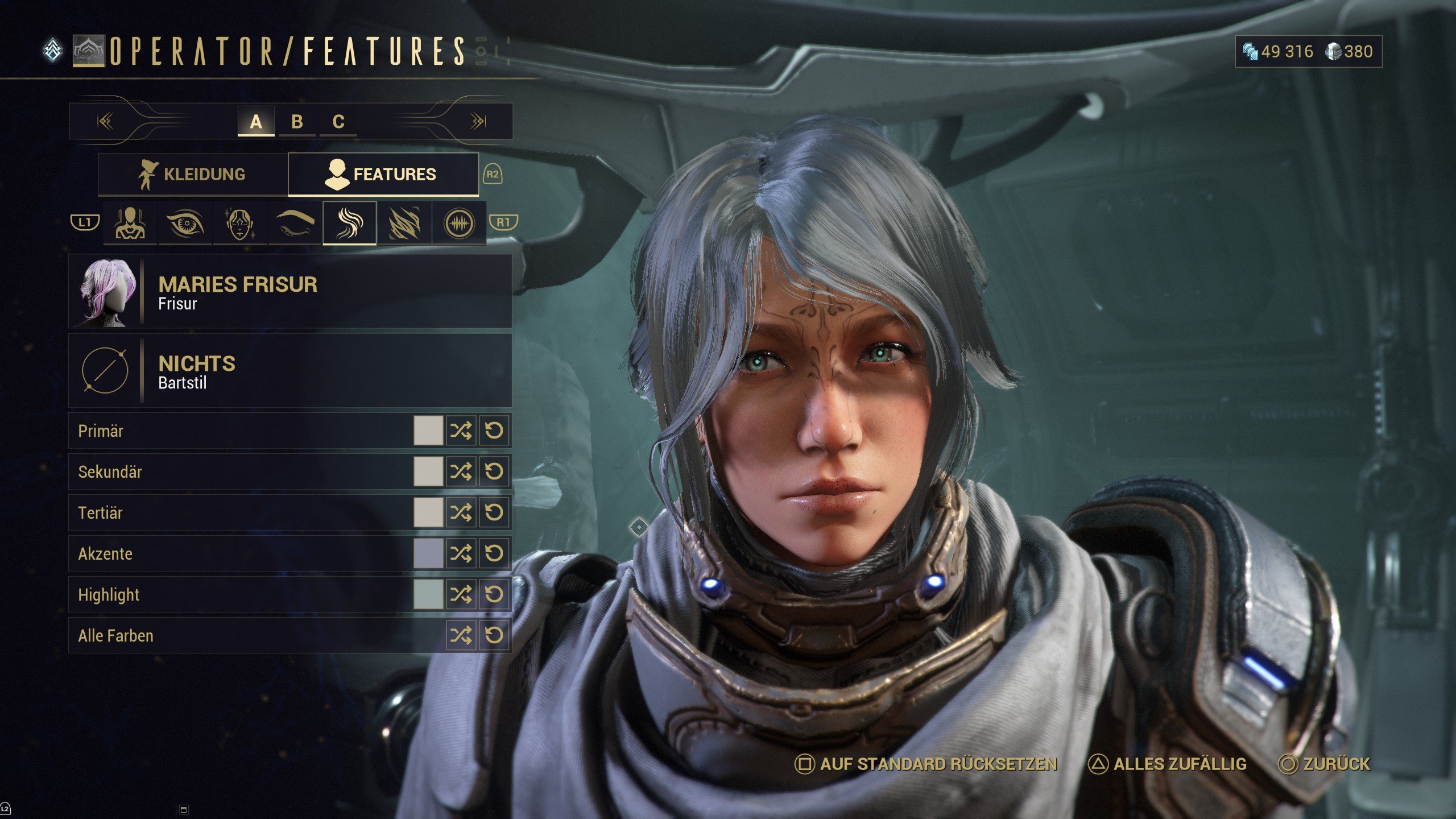
Task: Open the eyebrow features category icon
Action: pyautogui.click(x=295, y=223)
